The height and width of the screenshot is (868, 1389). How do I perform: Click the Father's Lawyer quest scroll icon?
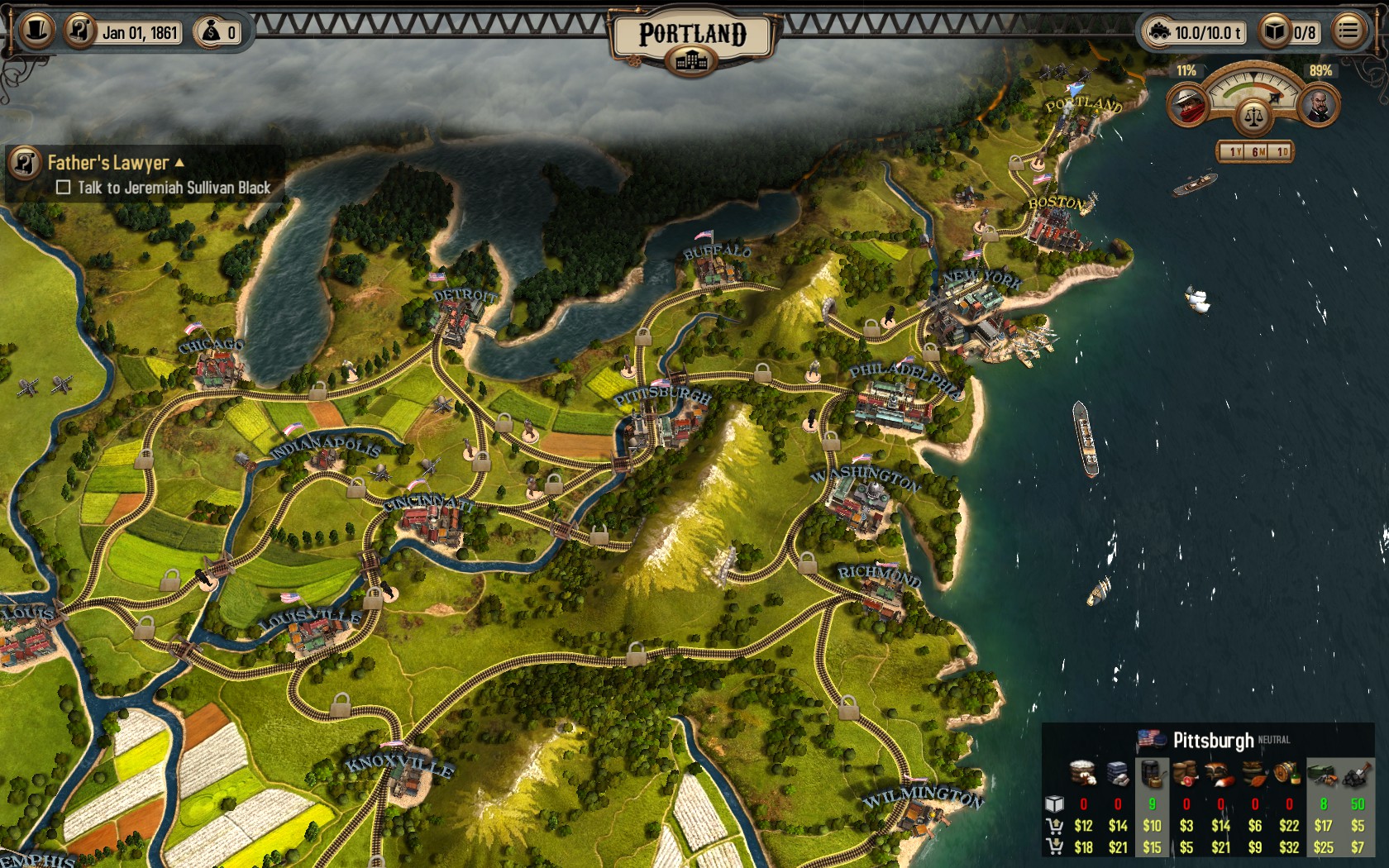[25, 163]
